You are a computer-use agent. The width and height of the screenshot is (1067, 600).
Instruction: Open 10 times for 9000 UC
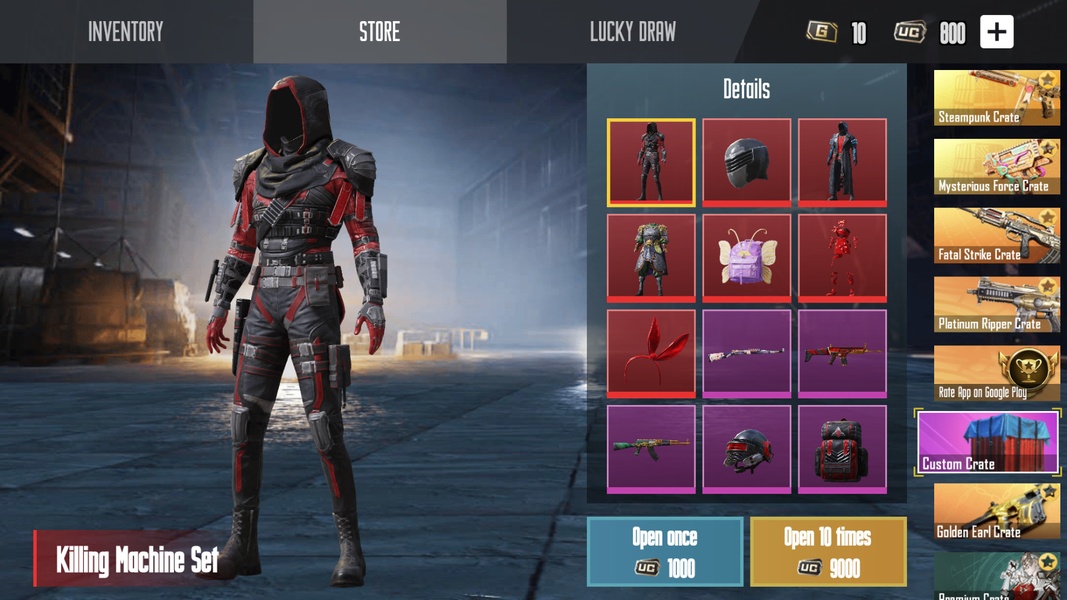pyautogui.click(x=828, y=551)
